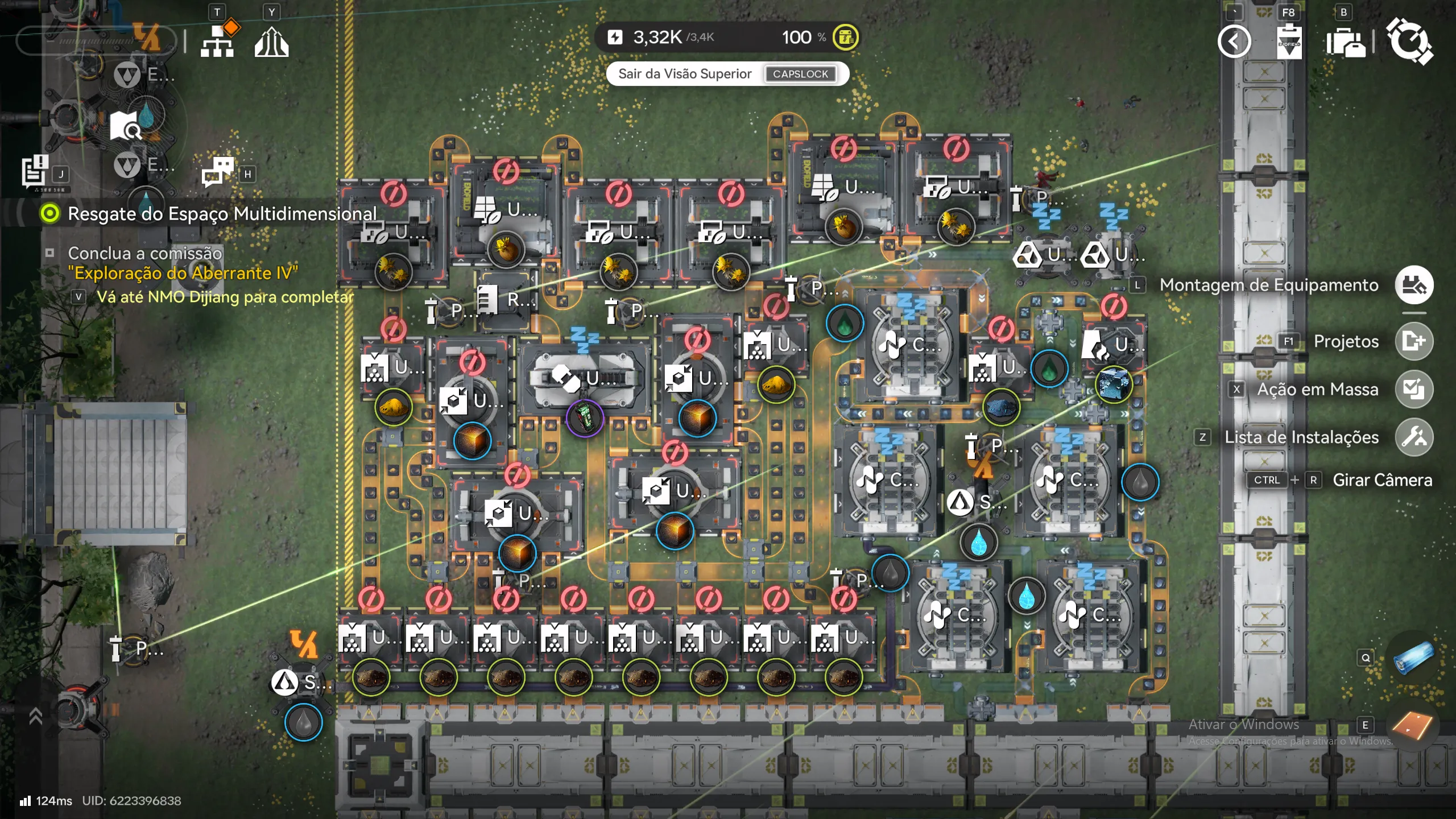Open the document log icon
The height and width of the screenshot is (819, 1456).
click(35, 170)
